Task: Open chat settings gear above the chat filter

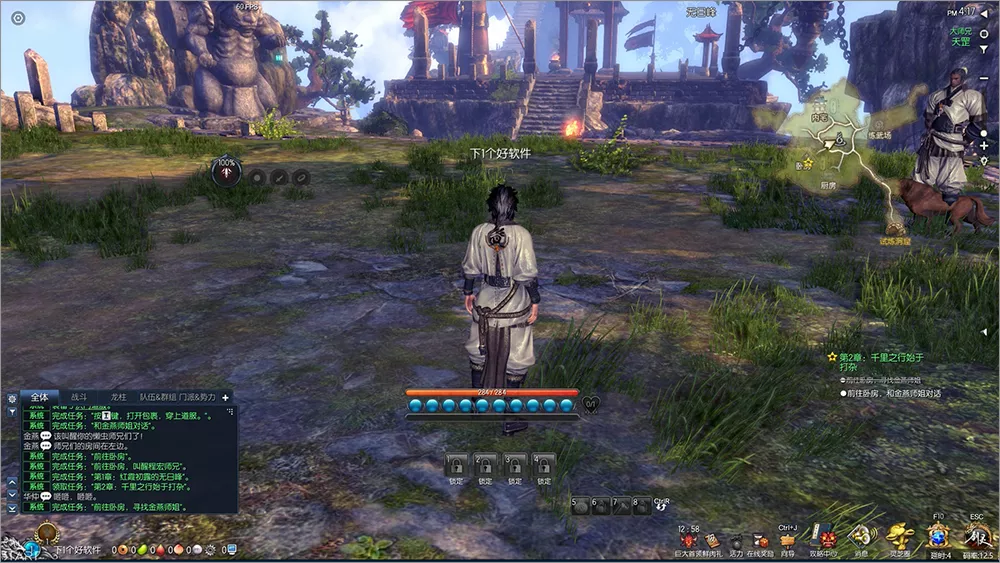Action: (x=12, y=398)
